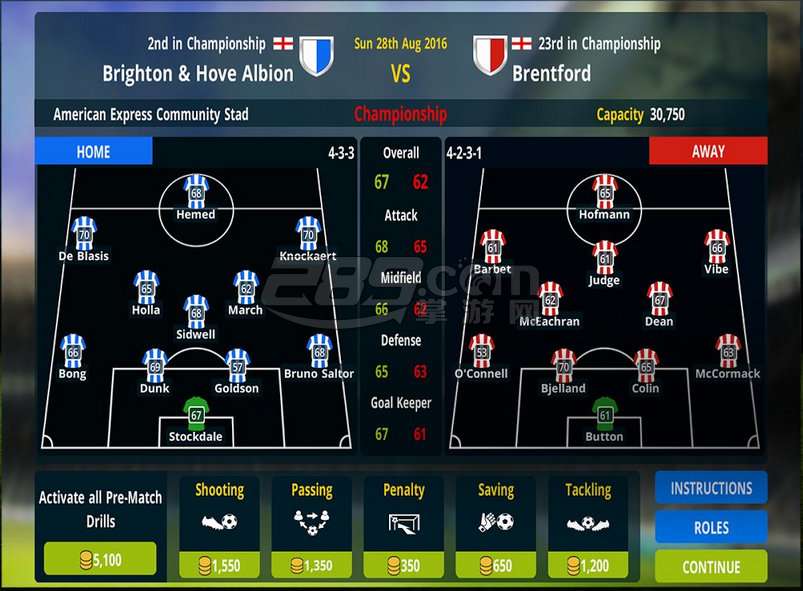Screen dimensions: 803x591
Task: Select Brentford goalkeeper Button
Action: pyautogui.click(x=604, y=415)
